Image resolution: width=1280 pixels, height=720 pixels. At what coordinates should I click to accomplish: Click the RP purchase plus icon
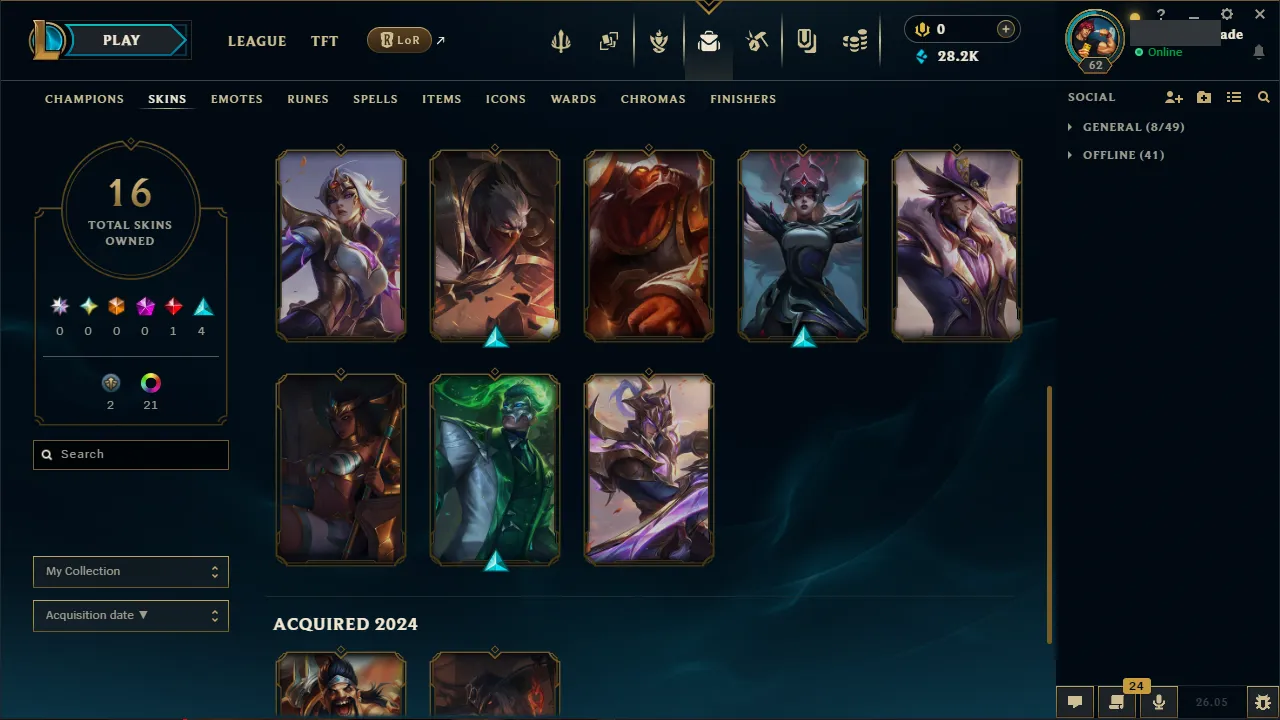click(1005, 29)
